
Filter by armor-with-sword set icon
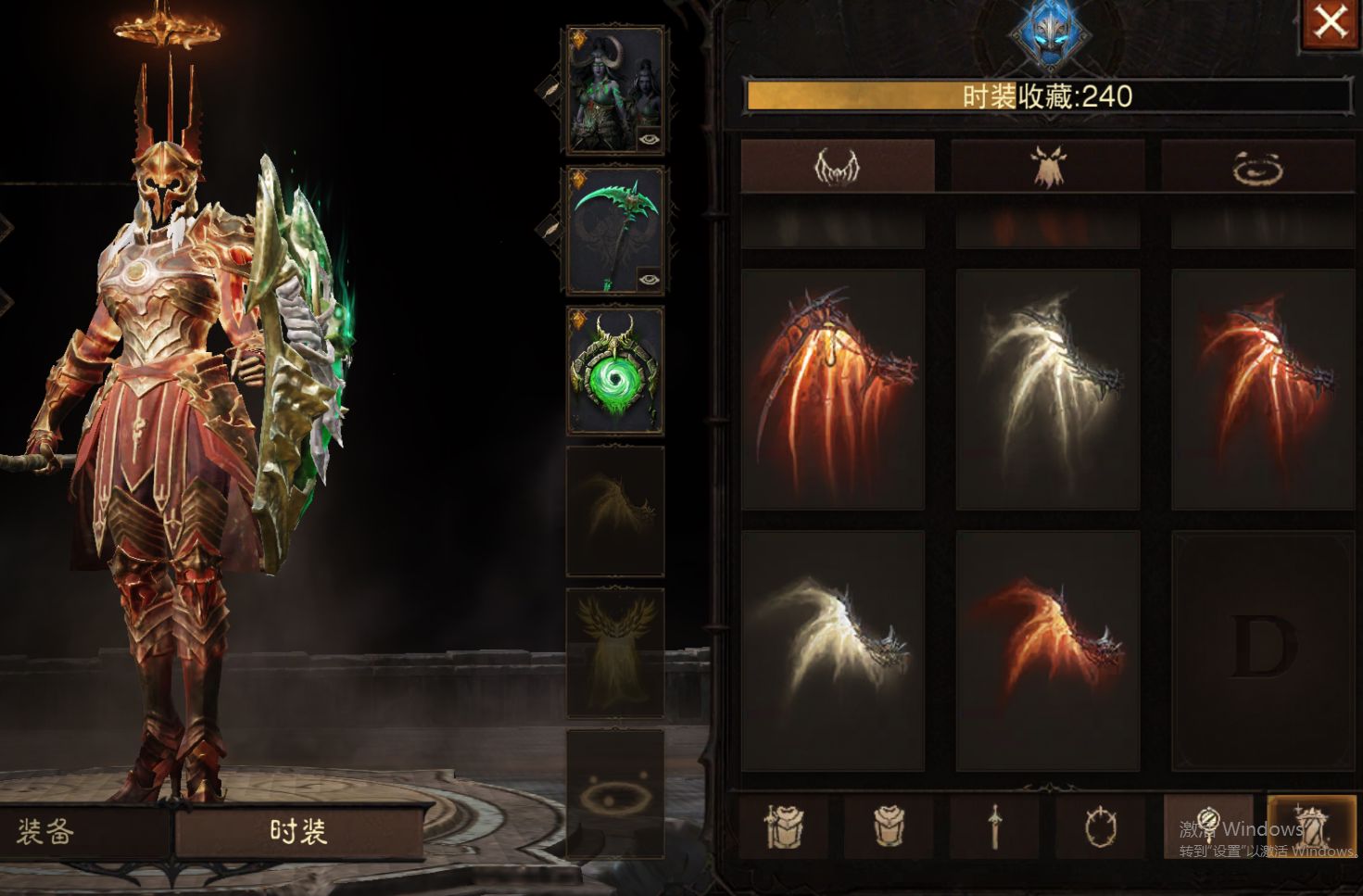[787, 825]
